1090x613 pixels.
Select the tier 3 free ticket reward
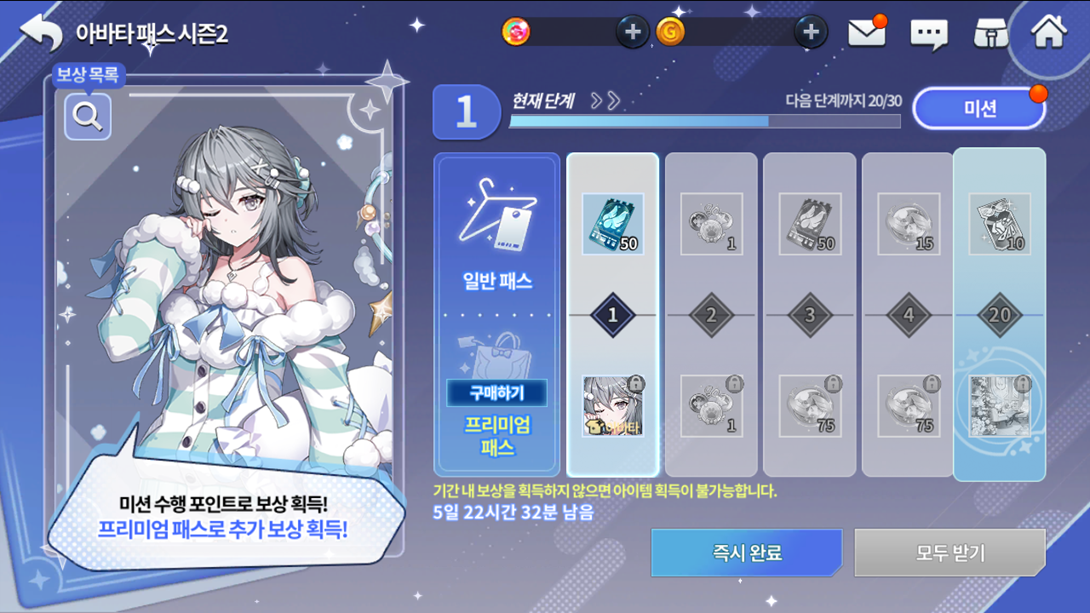coord(809,224)
